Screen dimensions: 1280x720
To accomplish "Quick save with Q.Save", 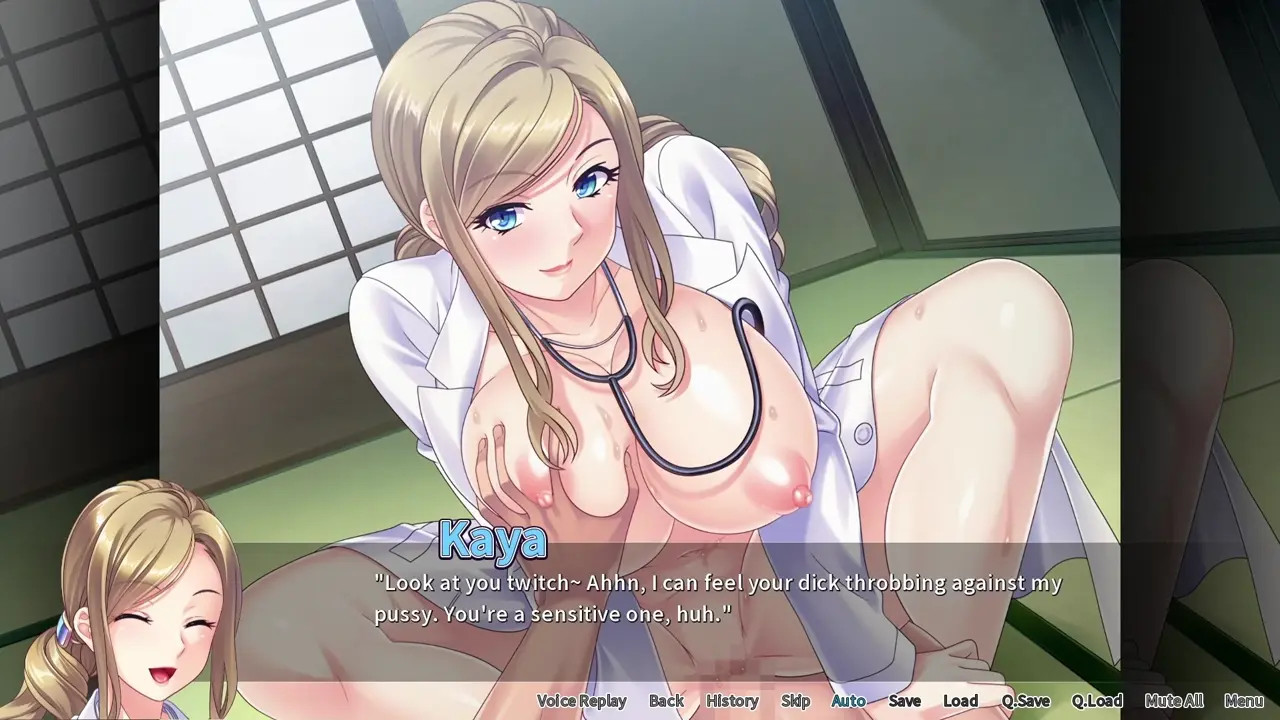I will (x=1026, y=701).
